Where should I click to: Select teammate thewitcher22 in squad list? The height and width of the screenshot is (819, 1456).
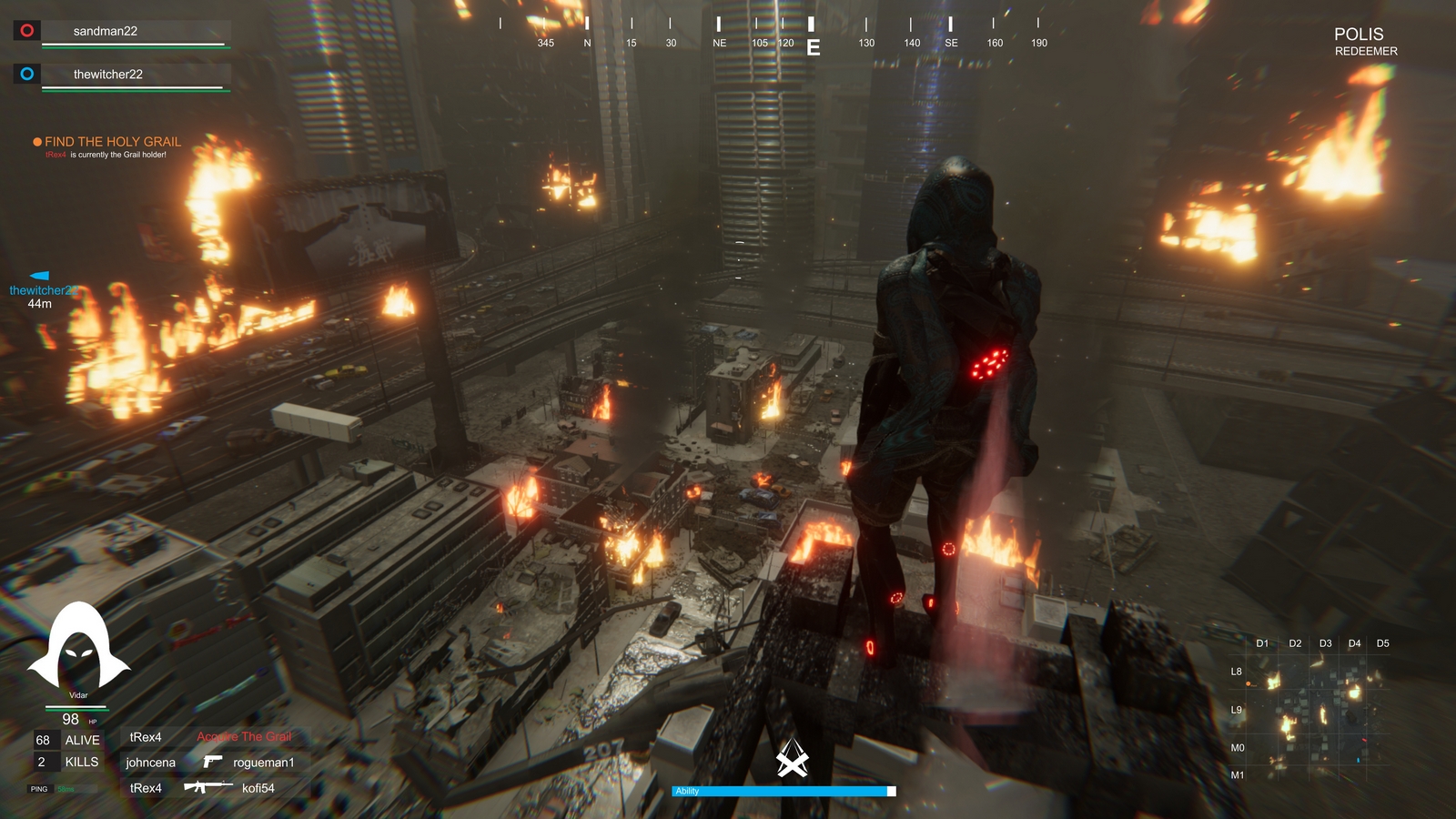pyautogui.click(x=107, y=75)
